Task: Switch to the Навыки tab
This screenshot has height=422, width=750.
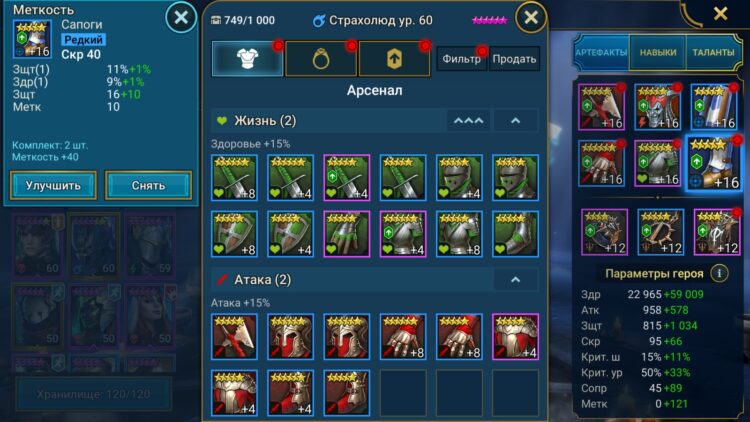Action: coord(656,52)
